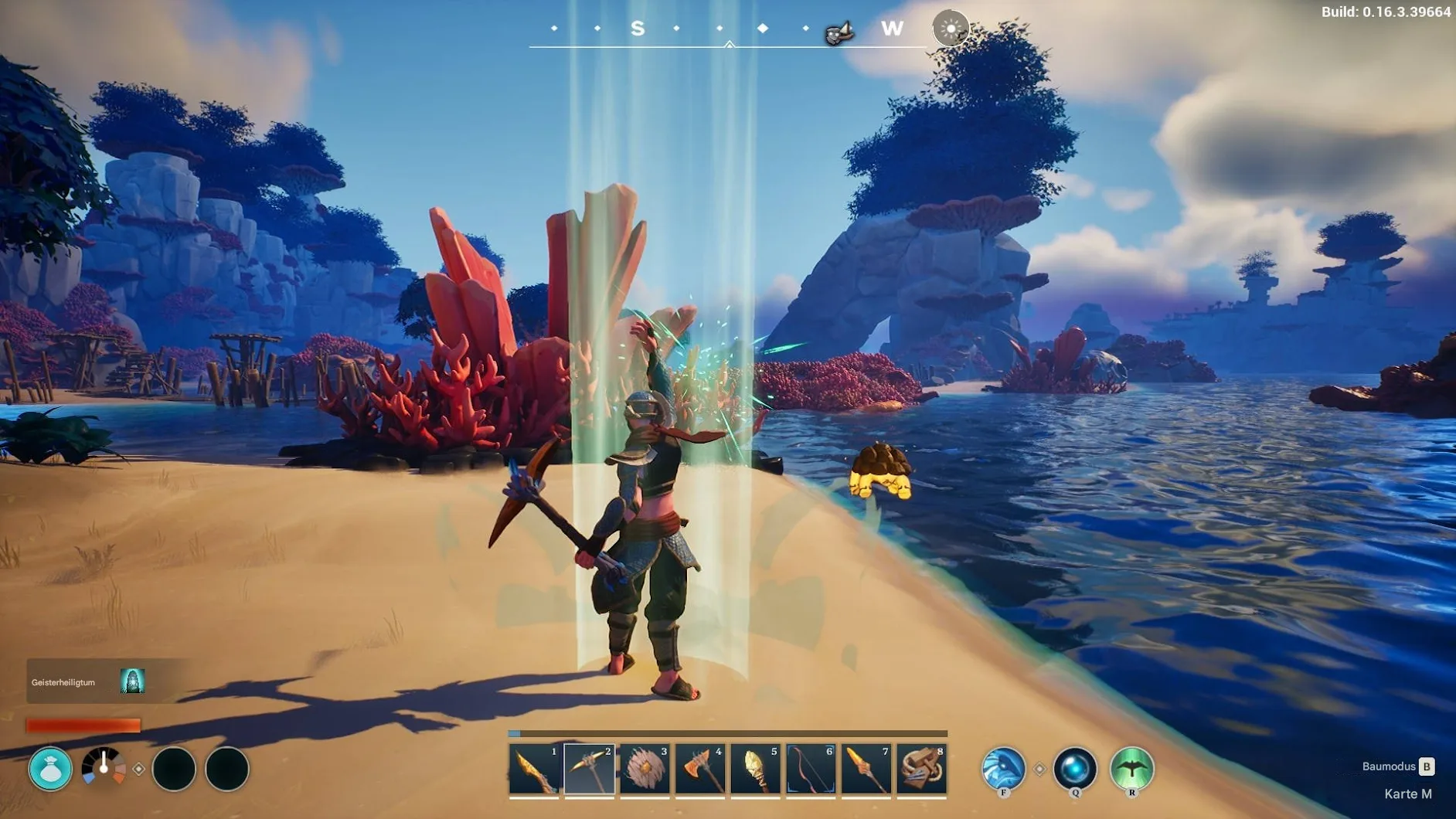Choose the axe in hotbar slot 4
The width and height of the screenshot is (1456, 819).
[x=700, y=770]
